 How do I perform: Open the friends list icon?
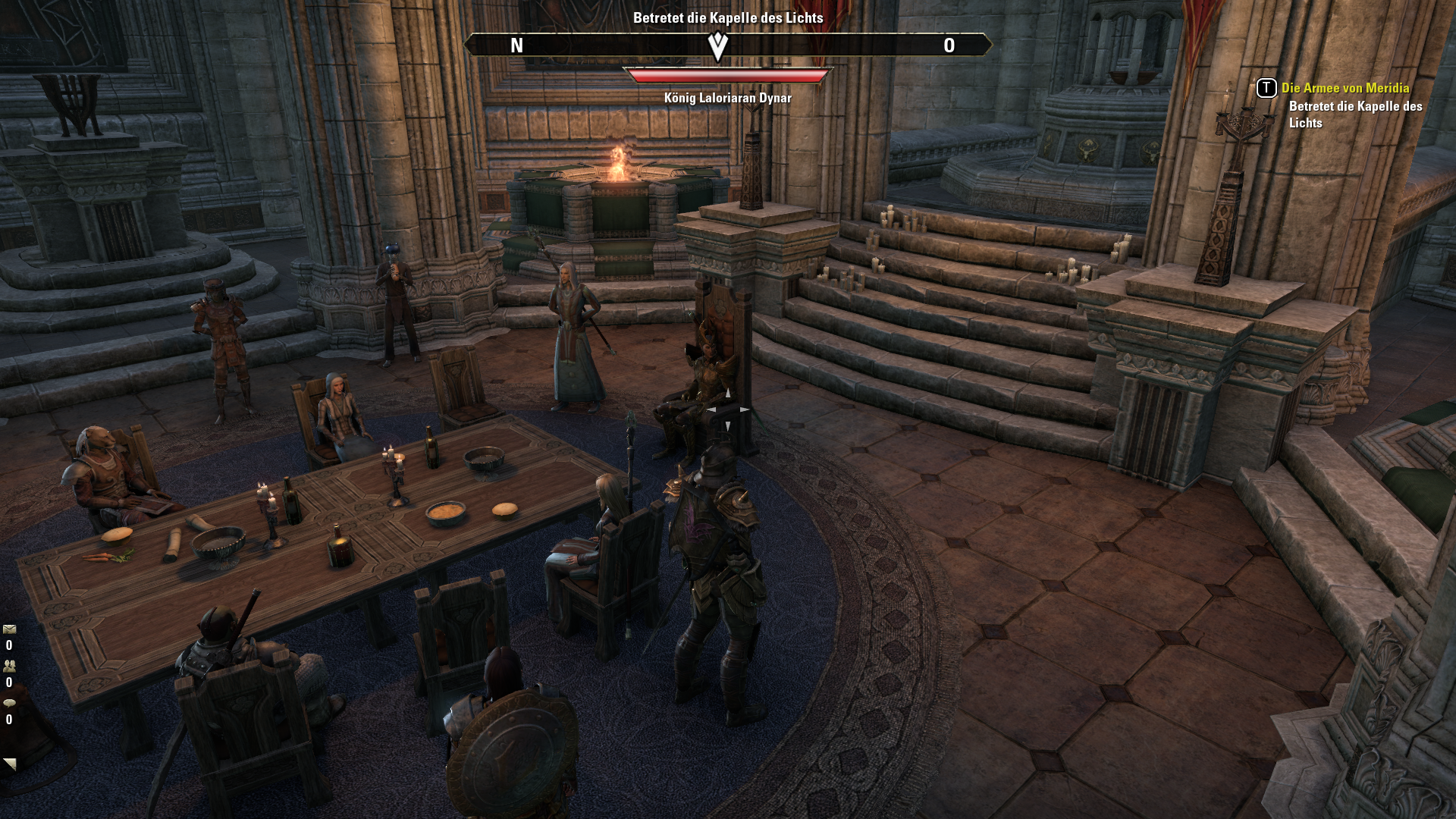9,666
